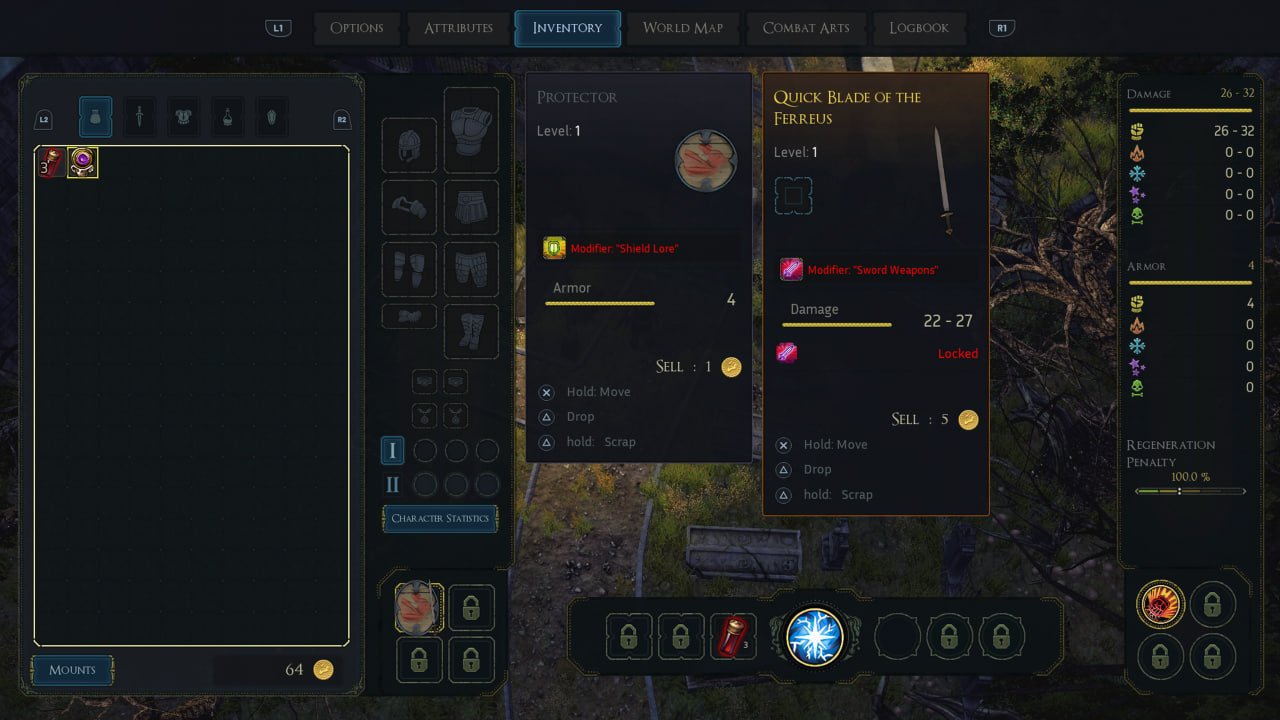Switch to the Combat Arts tab
The height and width of the screenshot is (720, 1280).
tap(806, 28)
